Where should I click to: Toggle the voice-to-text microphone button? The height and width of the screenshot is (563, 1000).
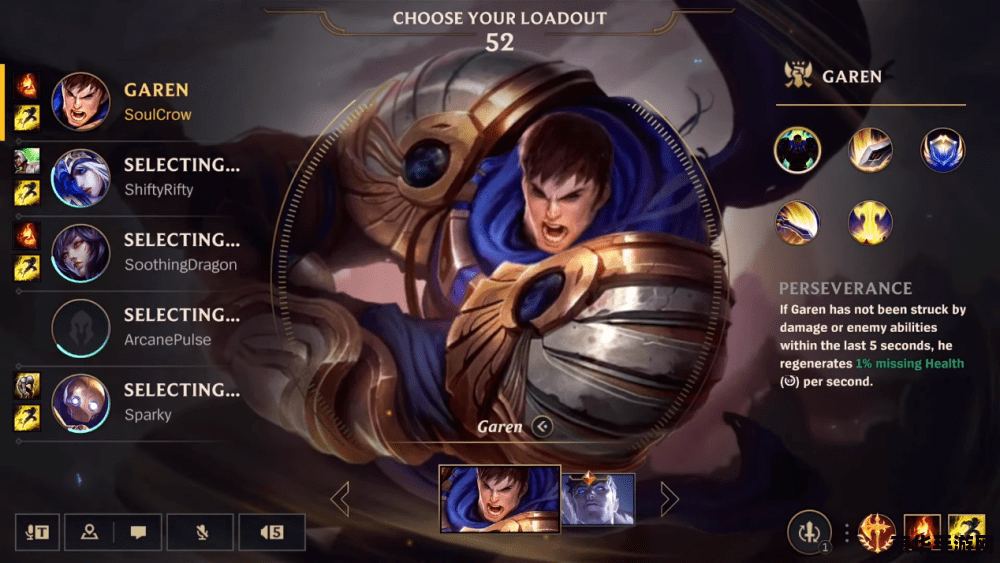[x=37, y=532]
